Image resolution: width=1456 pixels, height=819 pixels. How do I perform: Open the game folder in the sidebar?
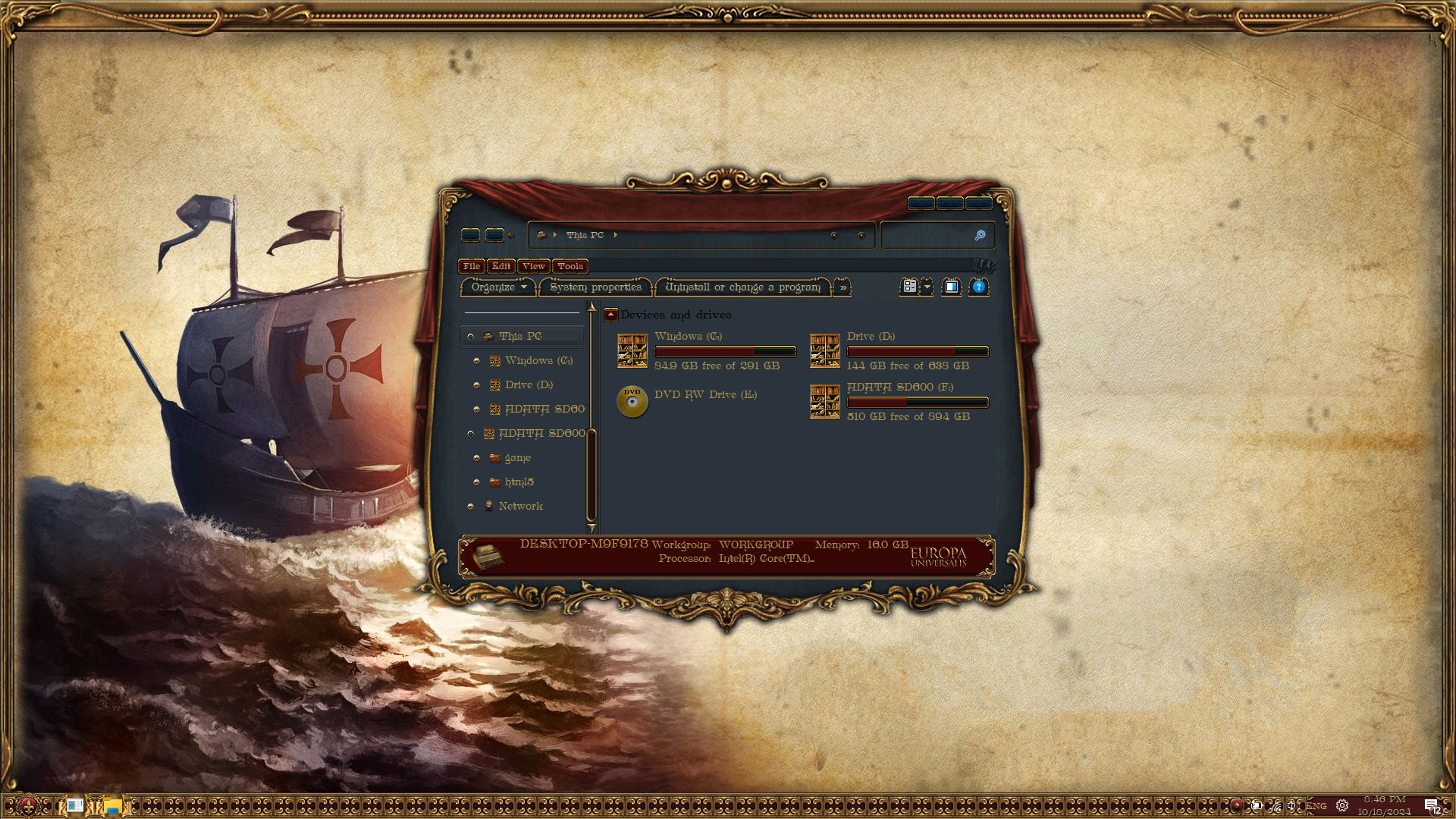pos(517,458)
